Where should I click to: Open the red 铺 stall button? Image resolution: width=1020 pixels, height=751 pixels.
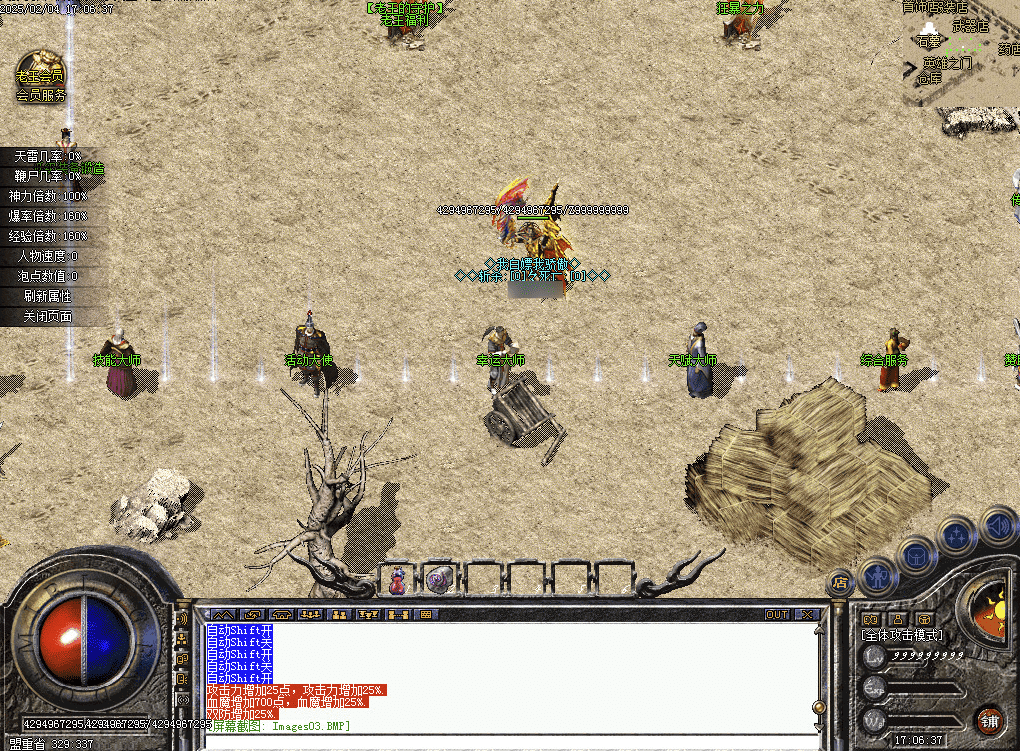pyautogui.click(x=989, y=720)
